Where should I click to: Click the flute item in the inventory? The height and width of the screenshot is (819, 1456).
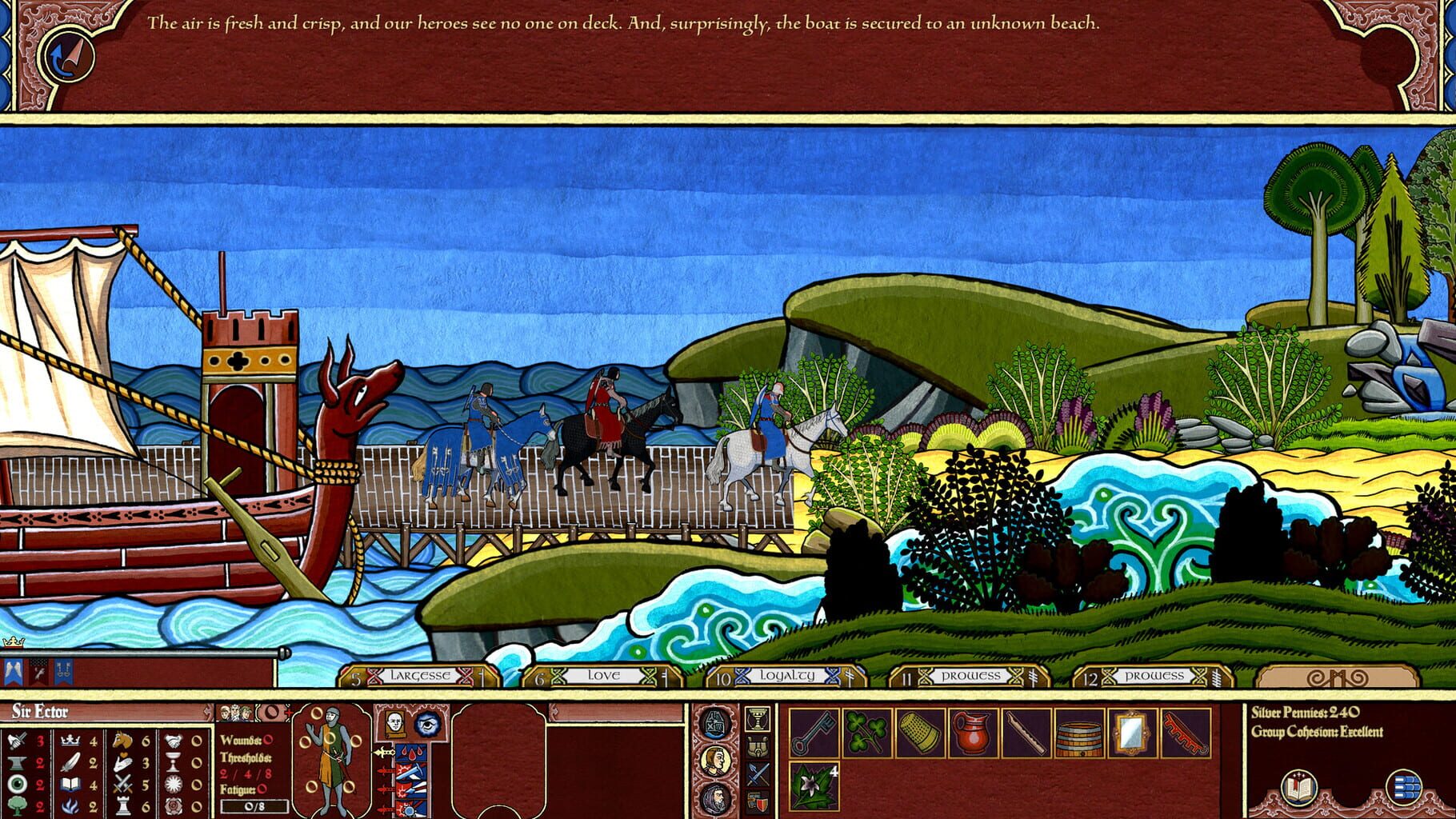click(1025, 733)
